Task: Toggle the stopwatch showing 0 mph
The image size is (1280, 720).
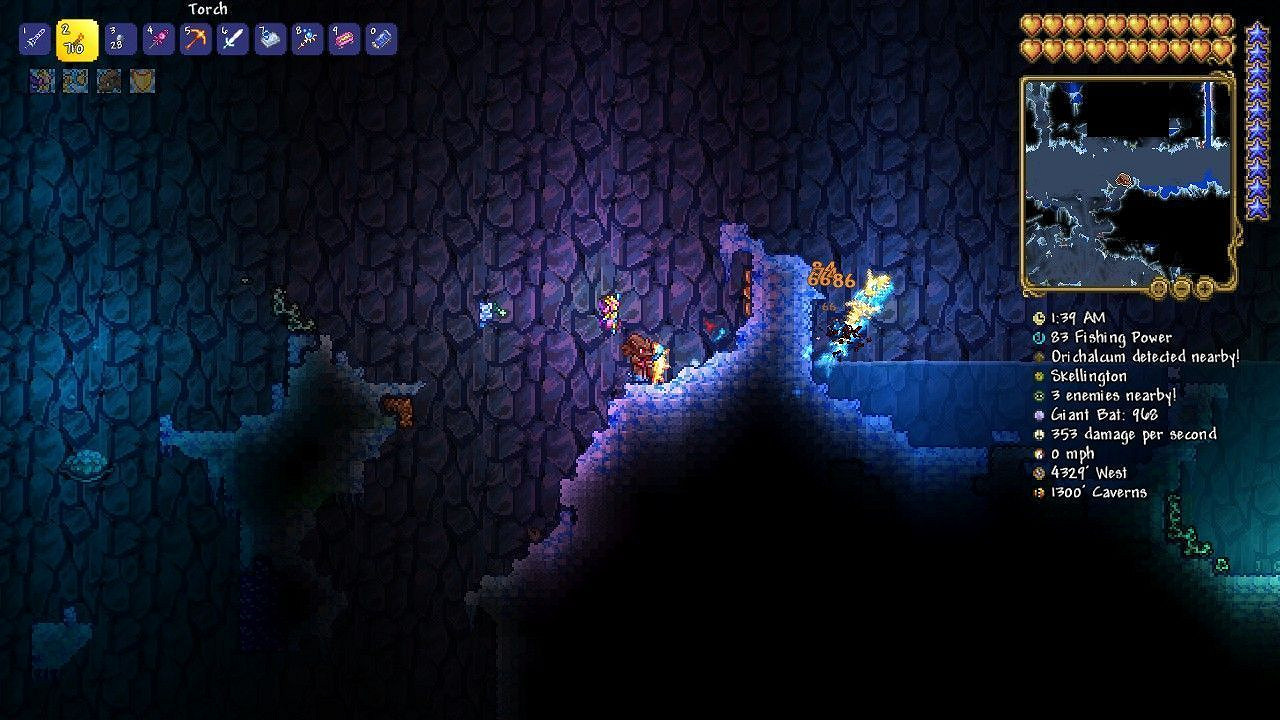Action: 1039,452
